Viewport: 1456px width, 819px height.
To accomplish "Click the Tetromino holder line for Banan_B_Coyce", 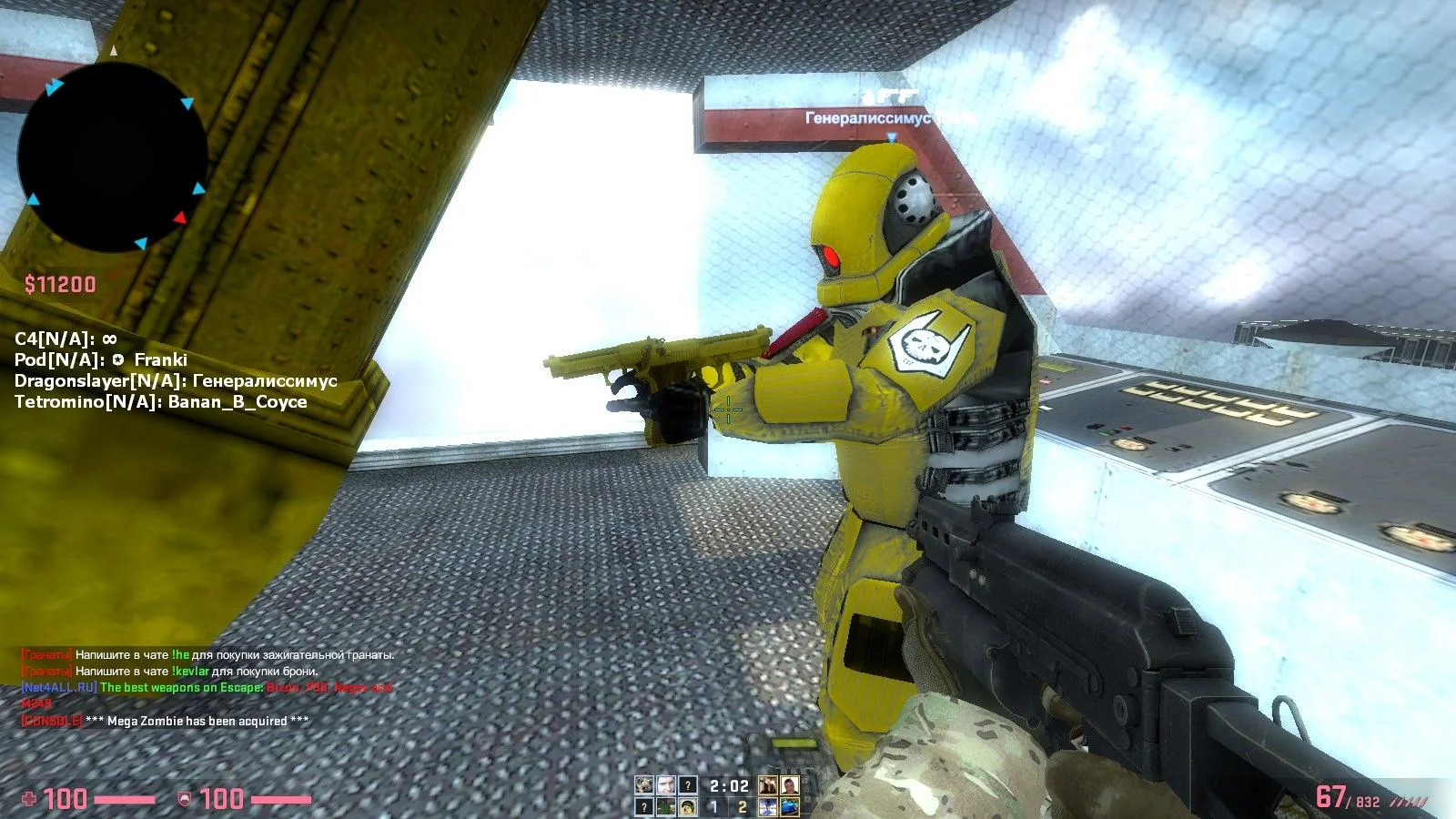I will pyautogui.click(x=160, y=402).
